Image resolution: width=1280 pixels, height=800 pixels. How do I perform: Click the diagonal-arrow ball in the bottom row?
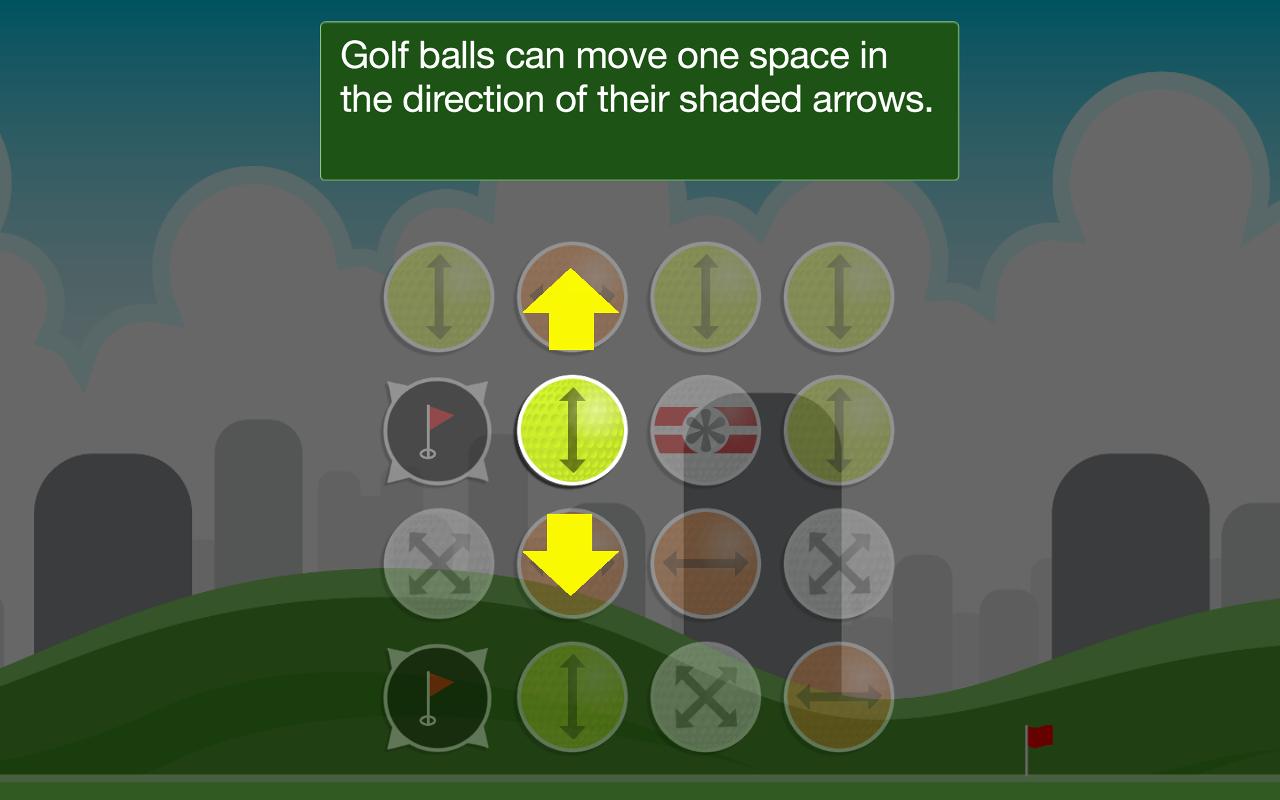tap(705, 697)
